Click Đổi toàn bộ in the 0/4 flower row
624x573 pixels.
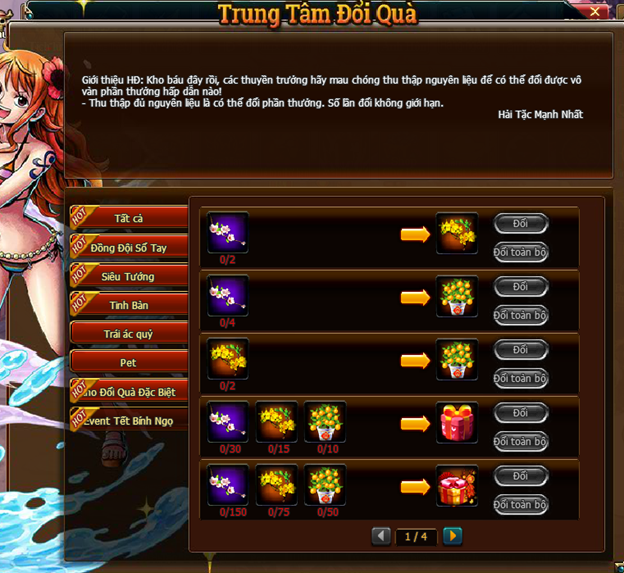(x=521, y=315)
